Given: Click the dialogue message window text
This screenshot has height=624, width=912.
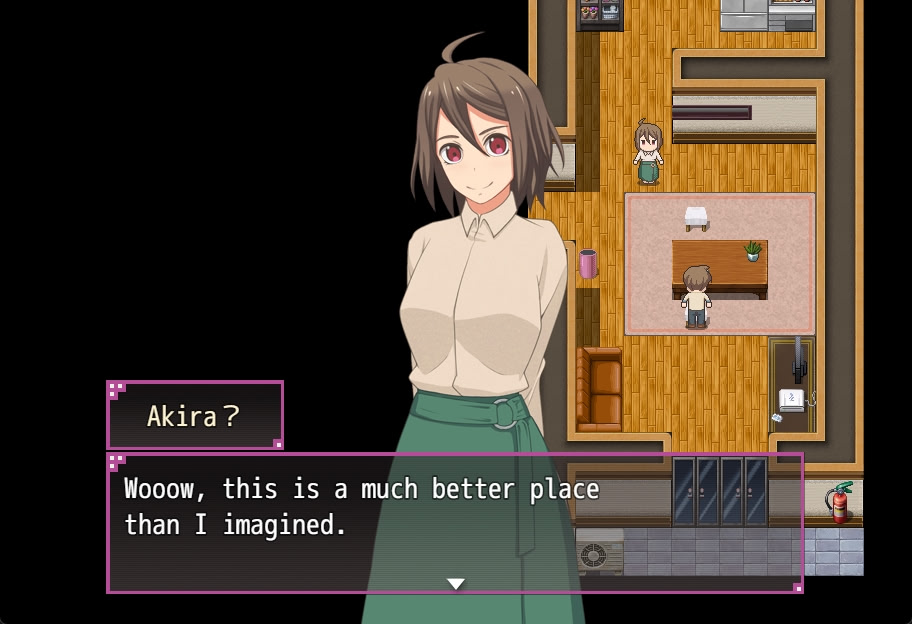Looking at the screenshot, I should pos(361,507).
